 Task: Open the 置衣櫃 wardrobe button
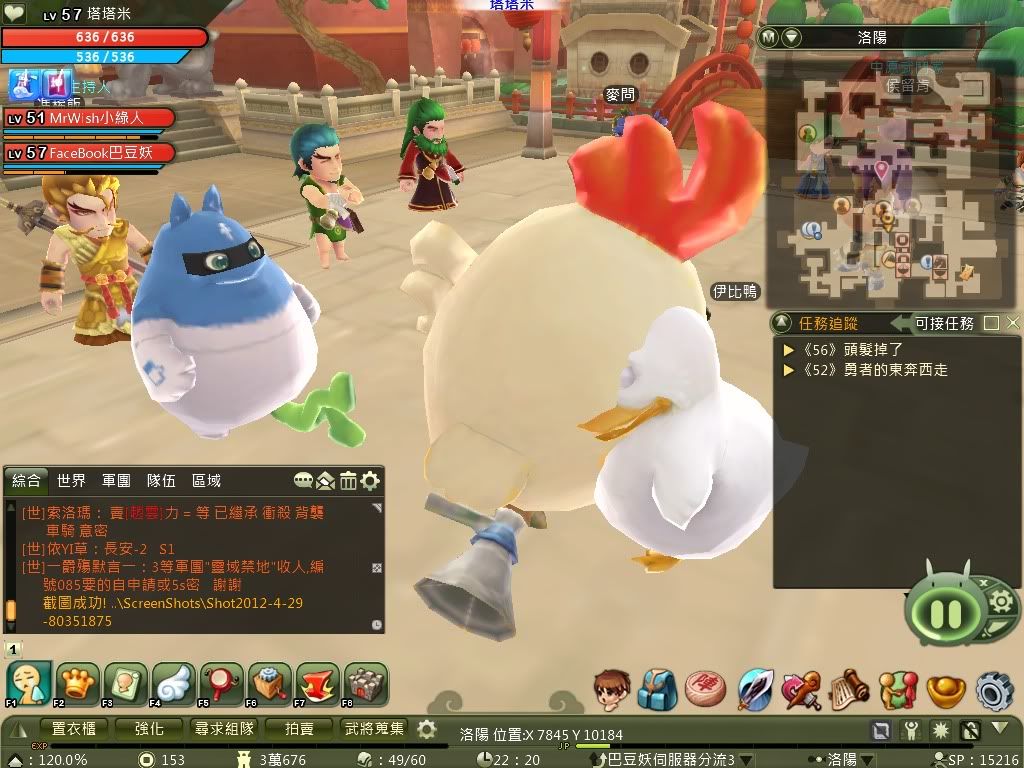pyautogui.click(x=73, y=729)
